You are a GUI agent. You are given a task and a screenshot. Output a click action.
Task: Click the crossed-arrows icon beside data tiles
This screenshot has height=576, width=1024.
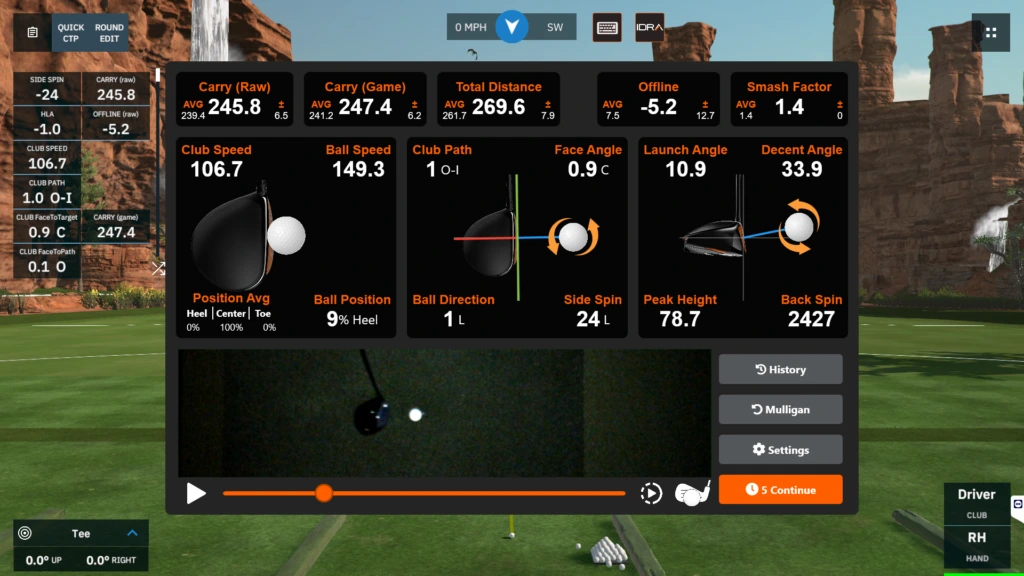158,268
